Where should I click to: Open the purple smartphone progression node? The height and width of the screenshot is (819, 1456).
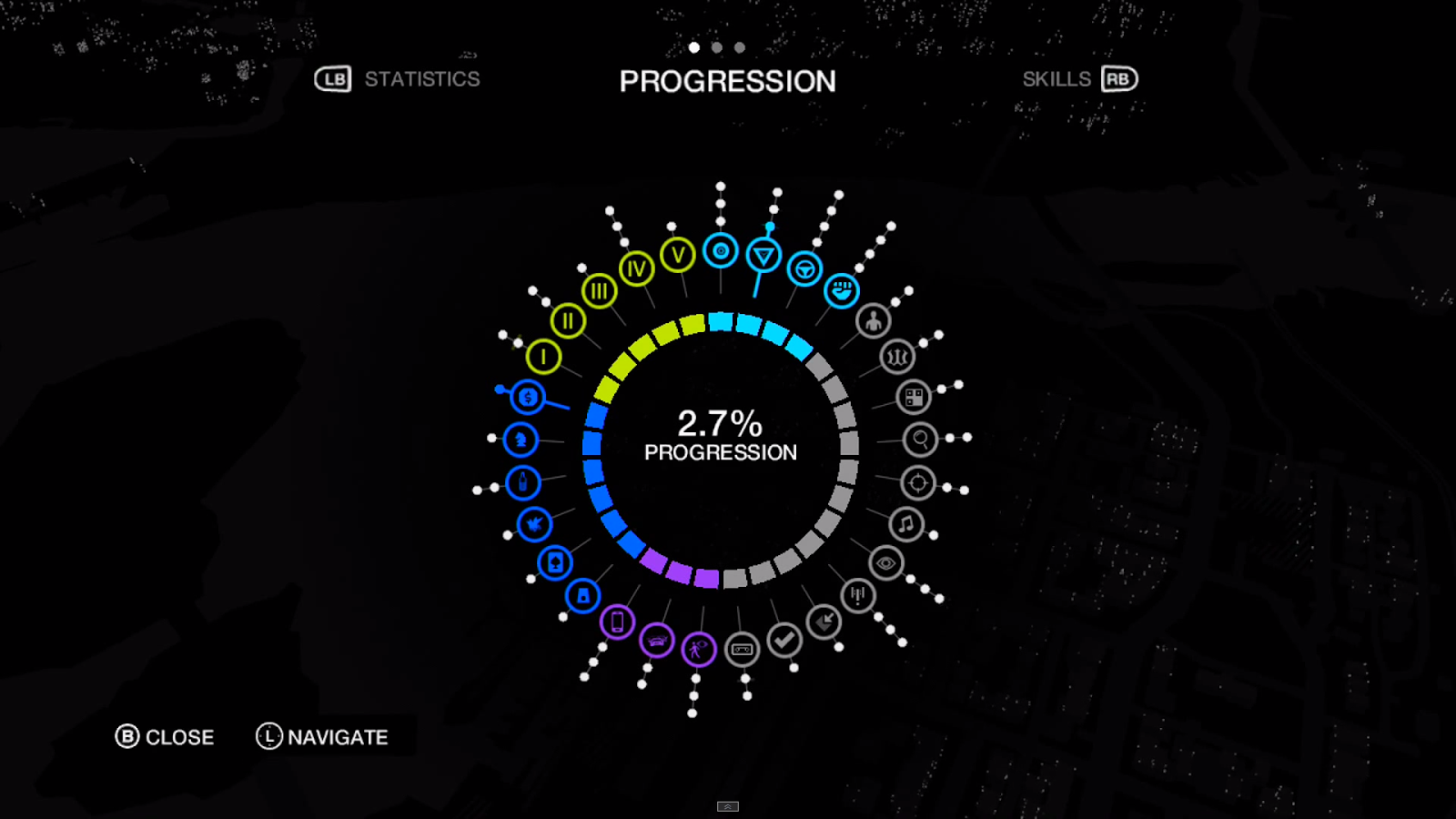[617, 622]
